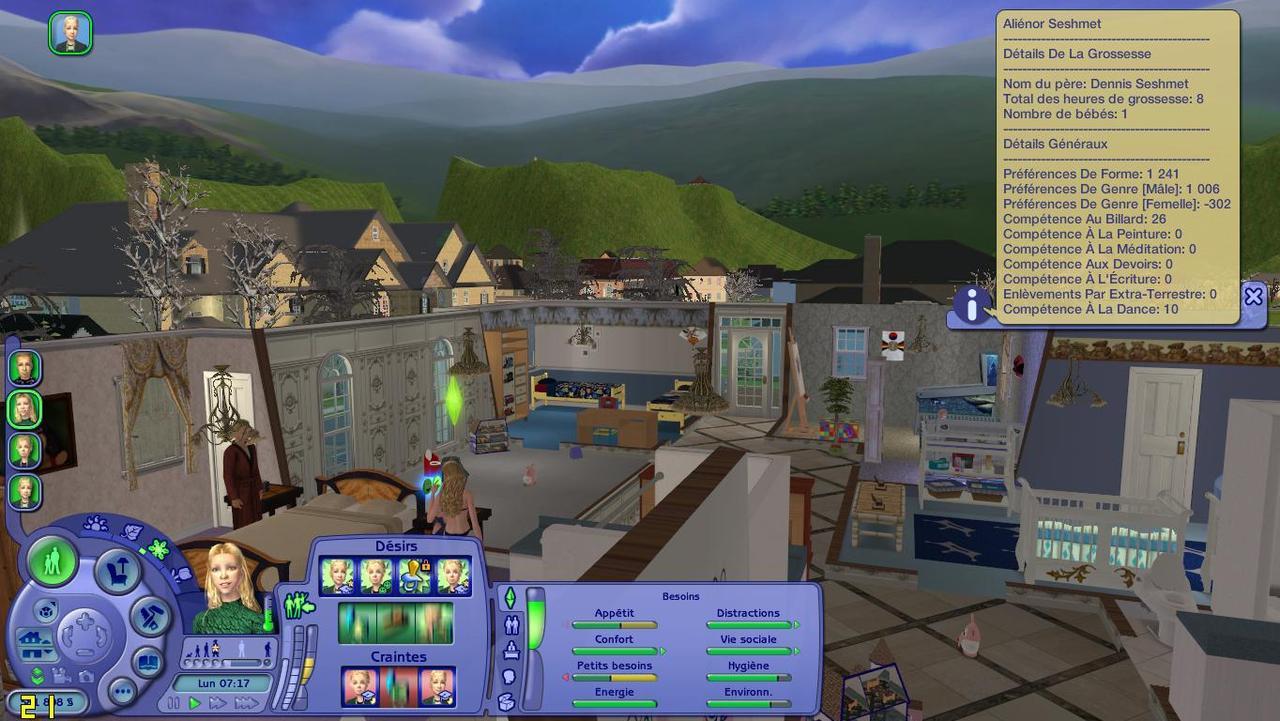Set game speed to triple fast-forward
This screenshot has width=1280, height=721.
[x=246, y=704]
